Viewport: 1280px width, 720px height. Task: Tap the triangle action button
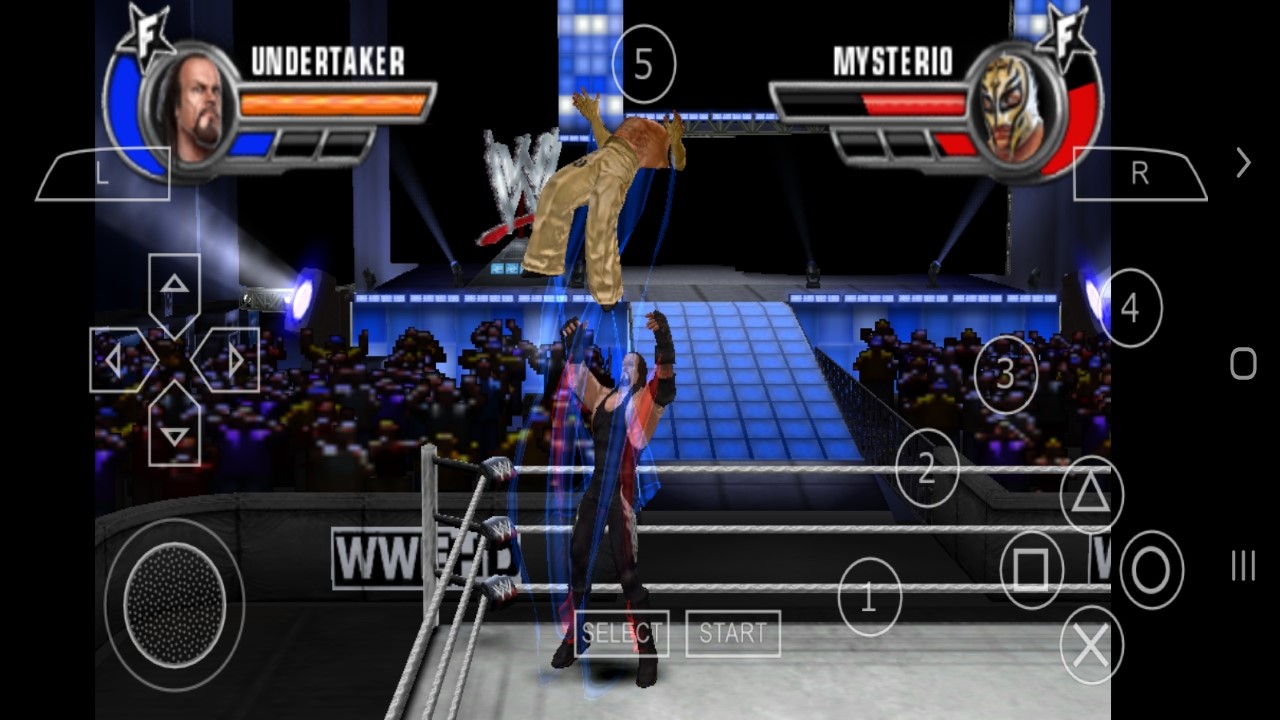click(1091, 494)
